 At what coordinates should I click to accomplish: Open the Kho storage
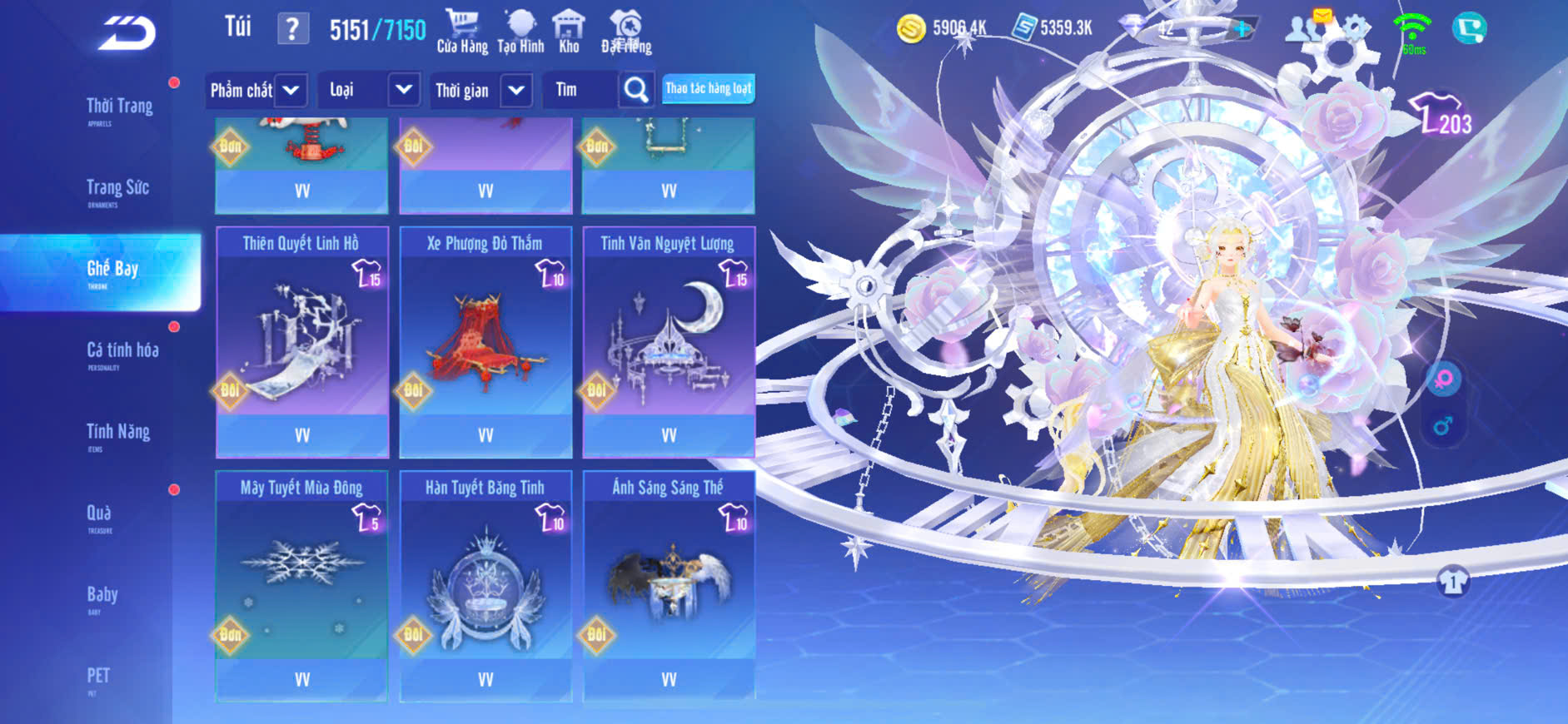(x=569, y=32)
